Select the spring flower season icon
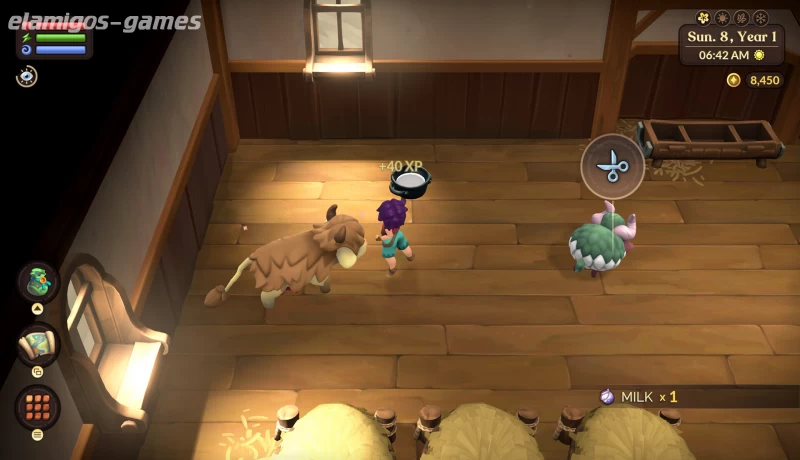 click(703, 18)
